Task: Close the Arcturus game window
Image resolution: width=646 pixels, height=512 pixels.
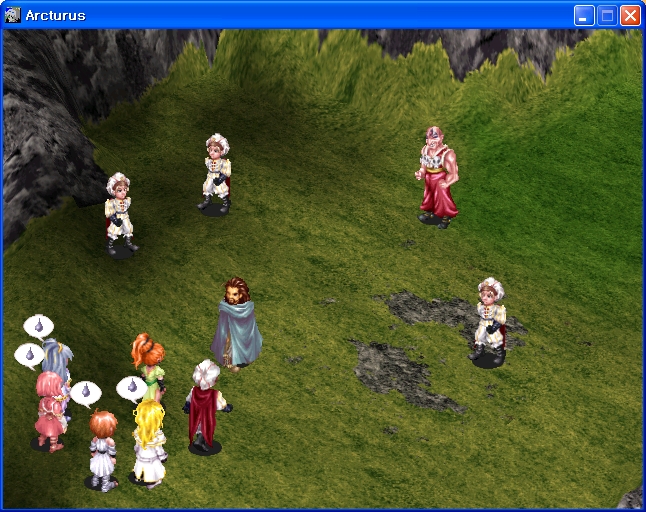Action: pos(630,15)
